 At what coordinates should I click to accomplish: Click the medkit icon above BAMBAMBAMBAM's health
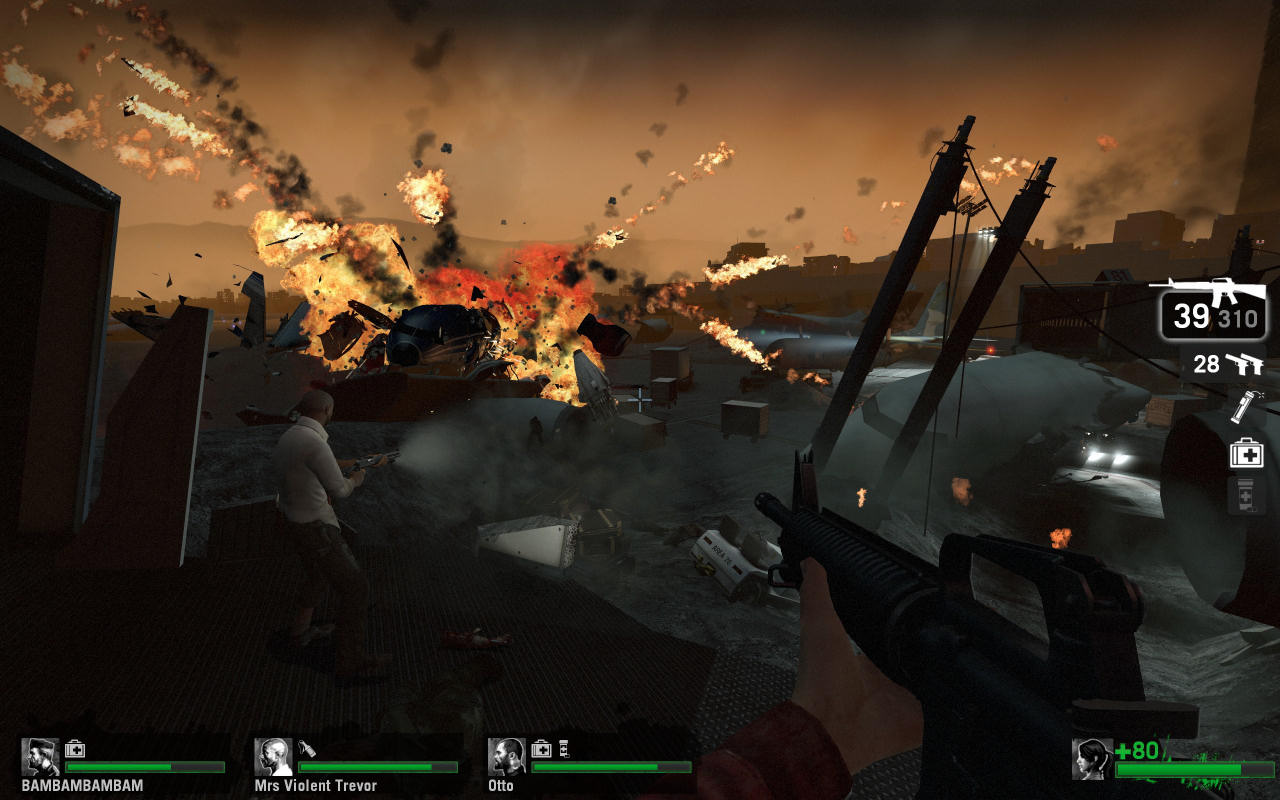(x=75, y=748)
